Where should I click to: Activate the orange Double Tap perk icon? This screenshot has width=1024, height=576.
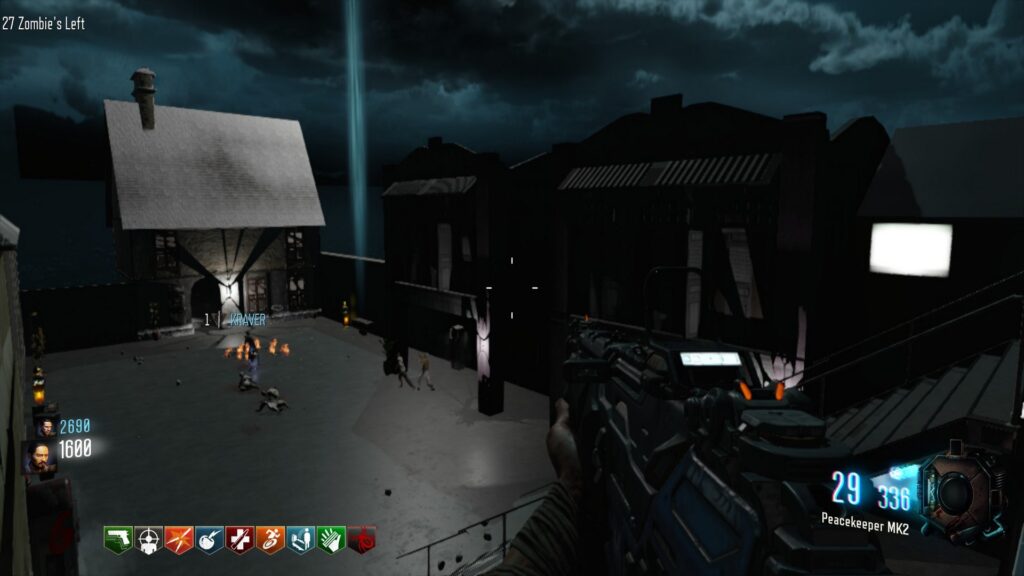point(179,539)
